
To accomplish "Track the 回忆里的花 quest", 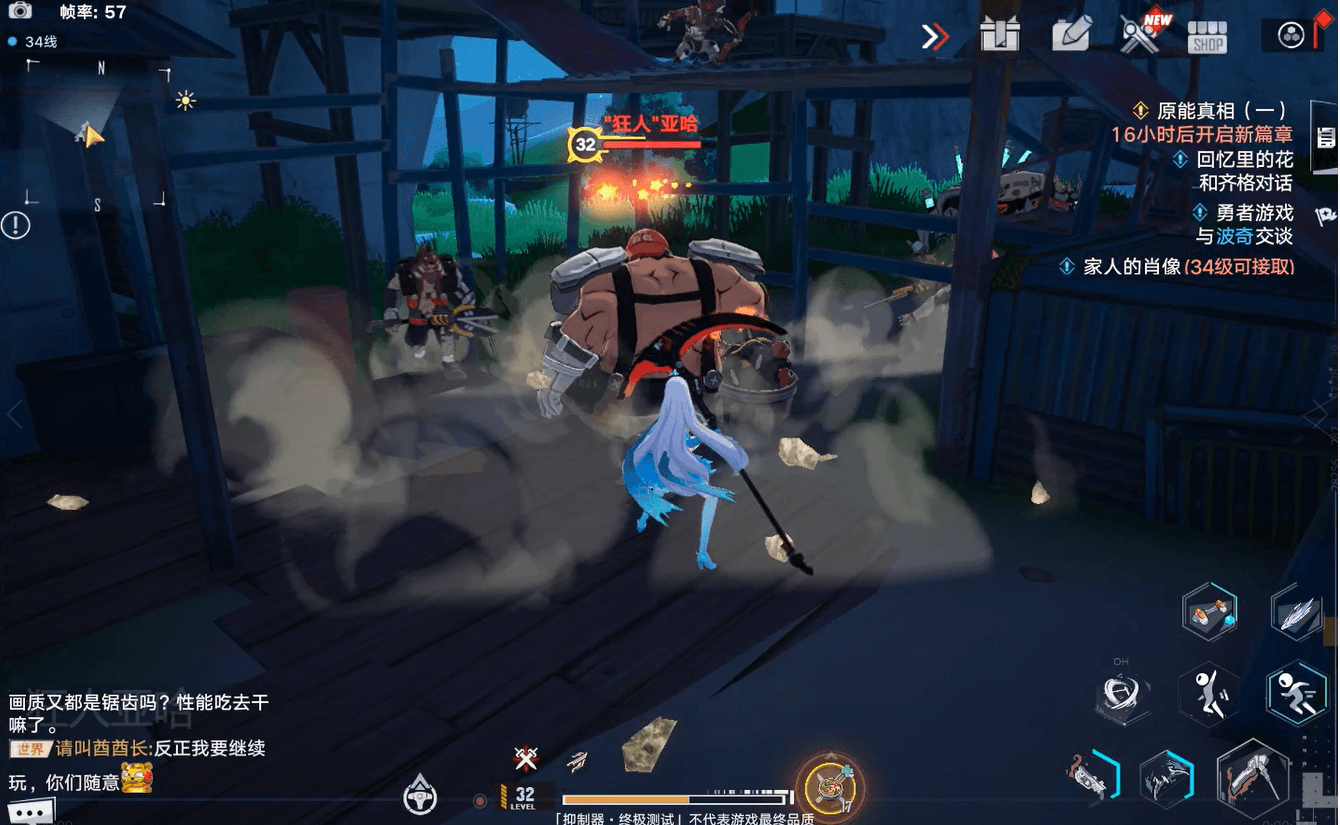I will [1244, 159].
